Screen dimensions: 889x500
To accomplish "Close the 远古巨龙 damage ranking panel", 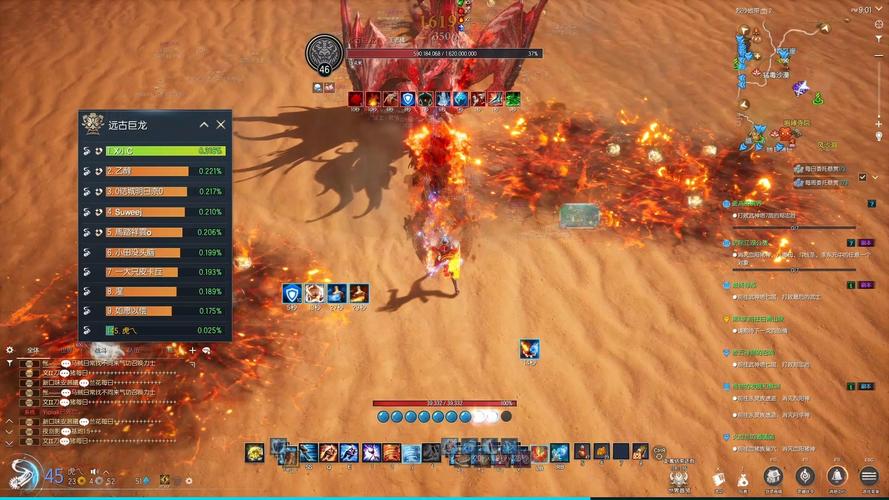I will [221, 125].
